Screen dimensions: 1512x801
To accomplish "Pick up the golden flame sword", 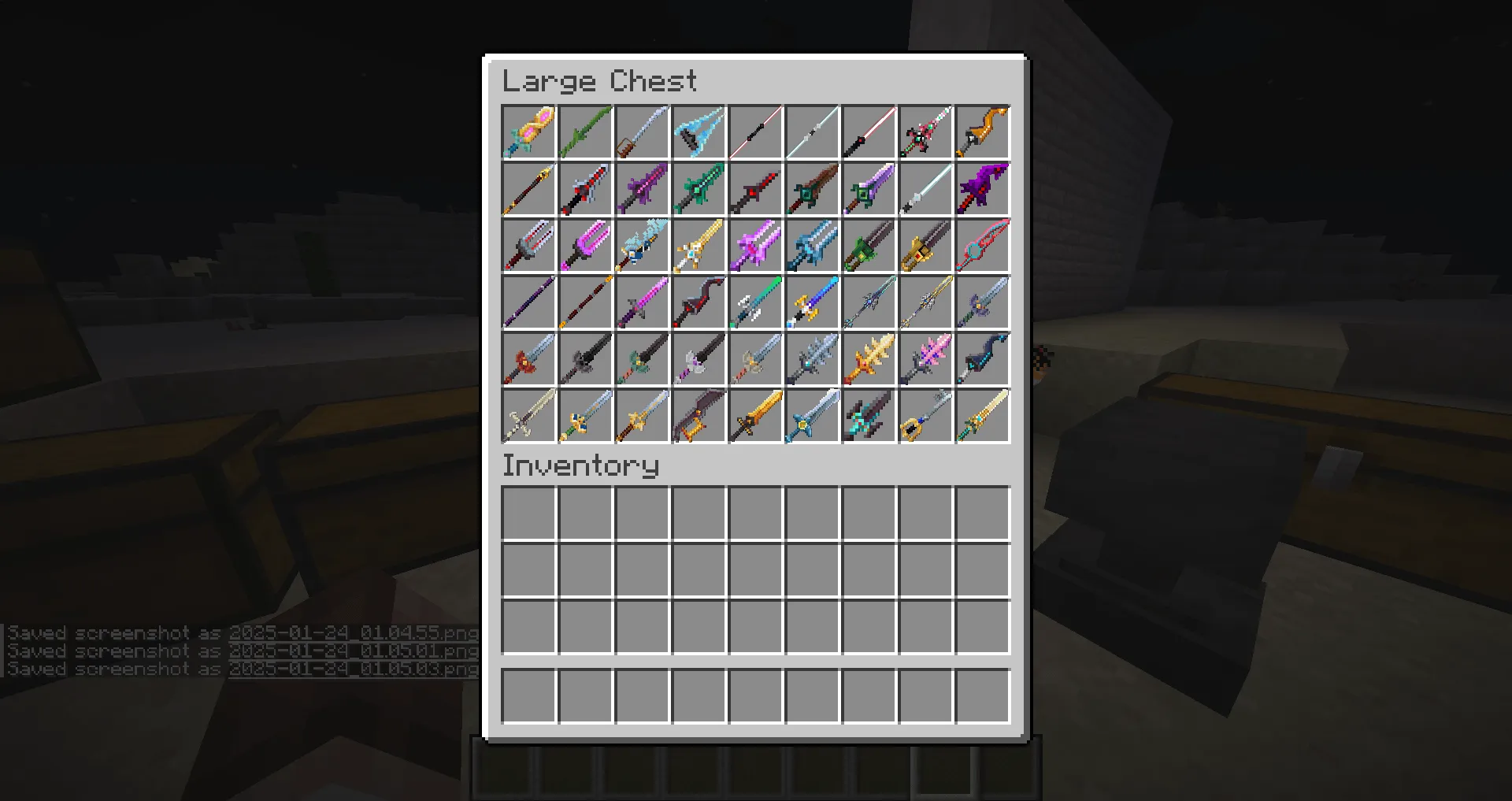I will point(869,358).
